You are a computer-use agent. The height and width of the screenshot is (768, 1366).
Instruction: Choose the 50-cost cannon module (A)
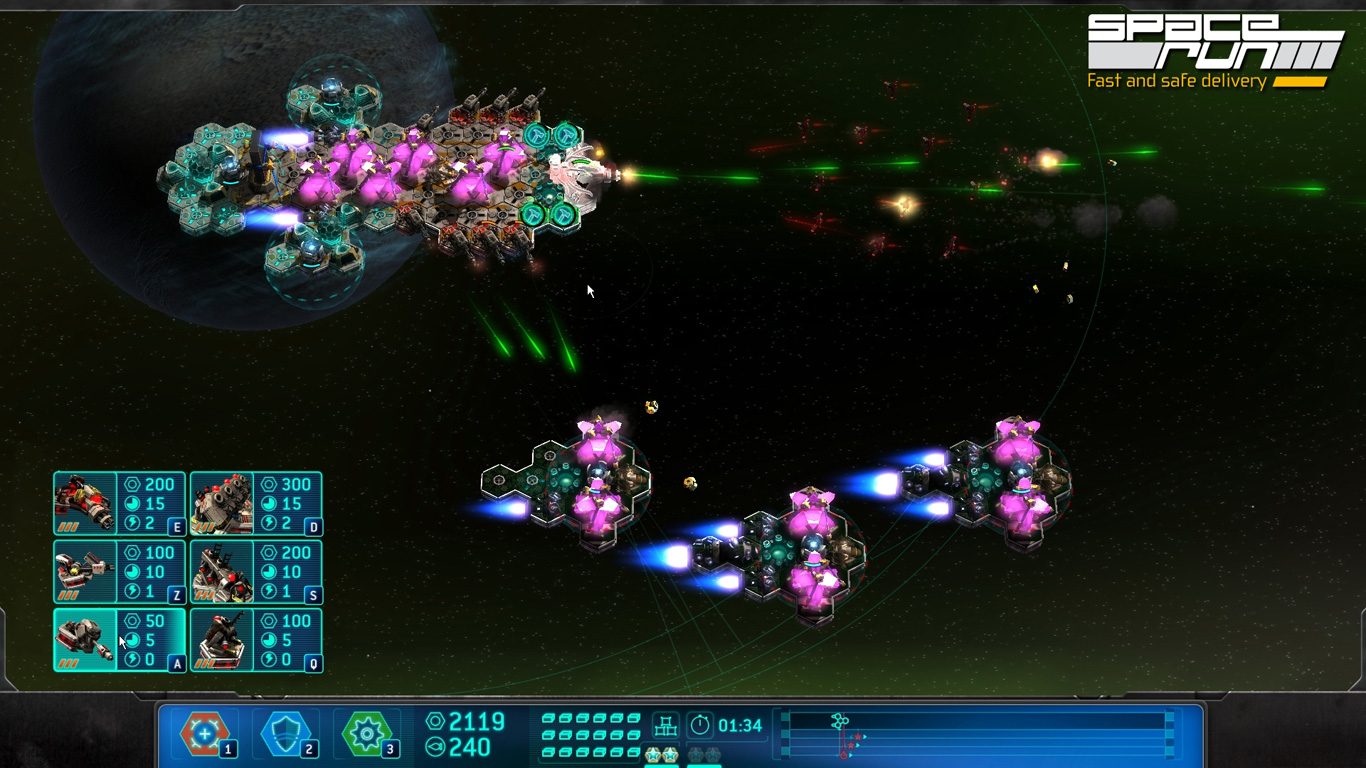119,640
